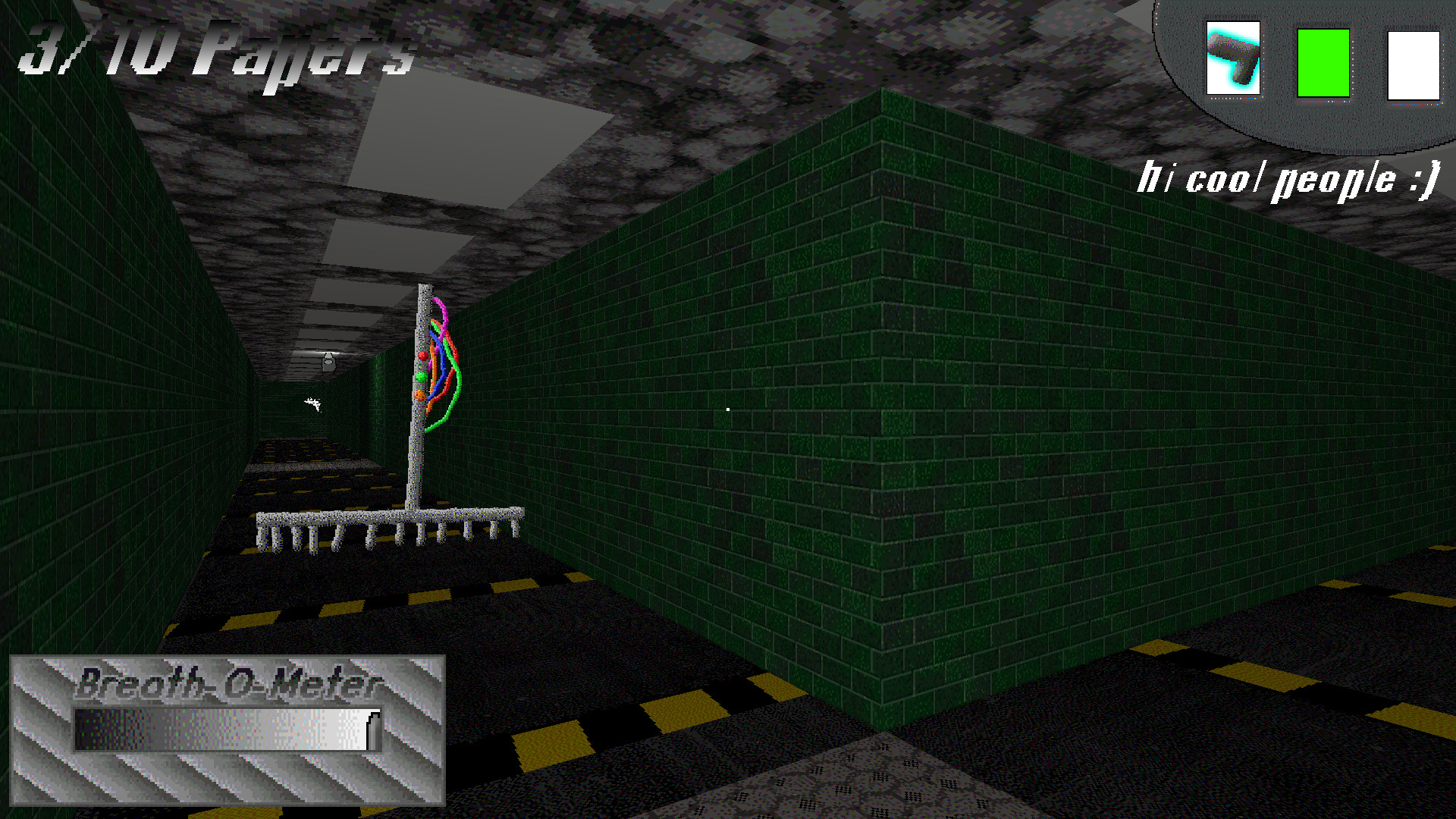Click the green item slot in the HUD
The width and height of the screenshot is (1456, 819).
pyautogui.click(x=1323, y=62)
